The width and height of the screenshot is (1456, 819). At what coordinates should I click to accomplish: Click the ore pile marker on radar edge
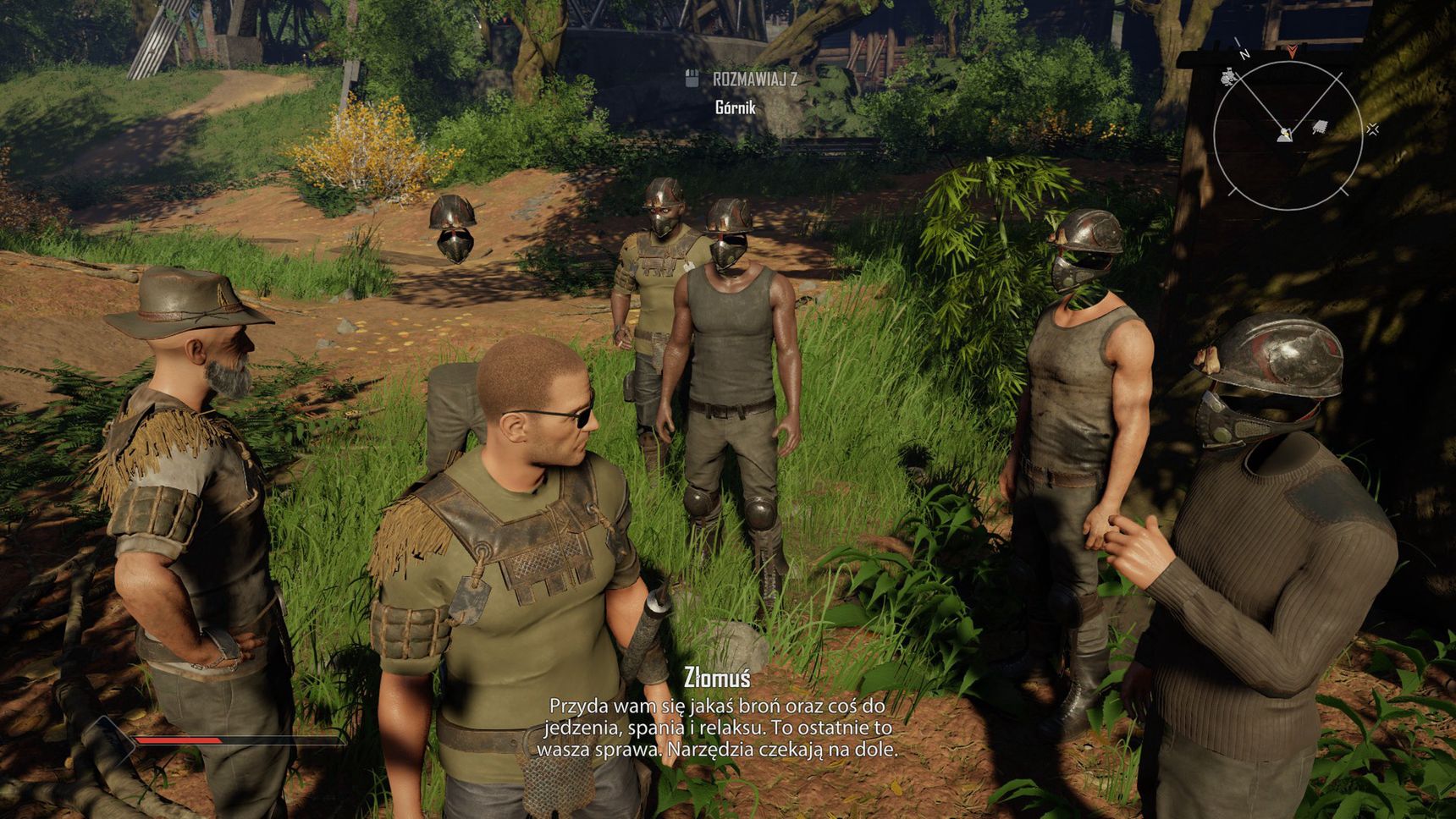point(1229,78)
